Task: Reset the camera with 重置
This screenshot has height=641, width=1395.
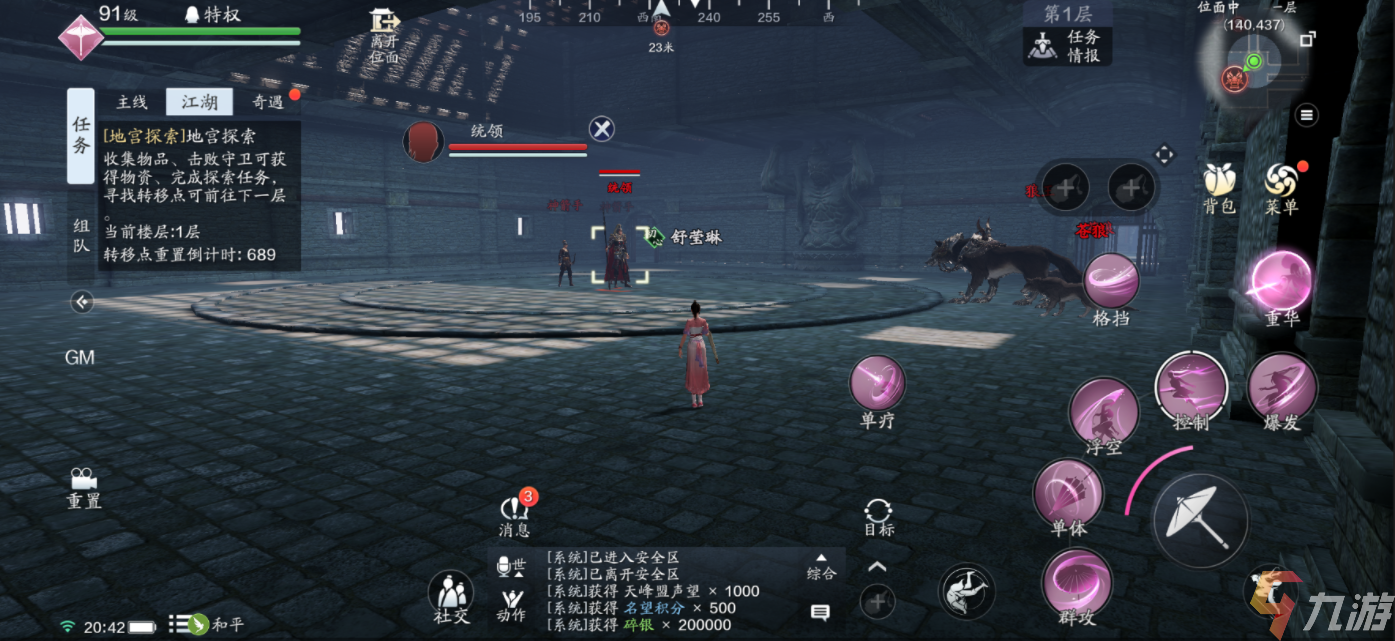Action: tap(84, 487)
